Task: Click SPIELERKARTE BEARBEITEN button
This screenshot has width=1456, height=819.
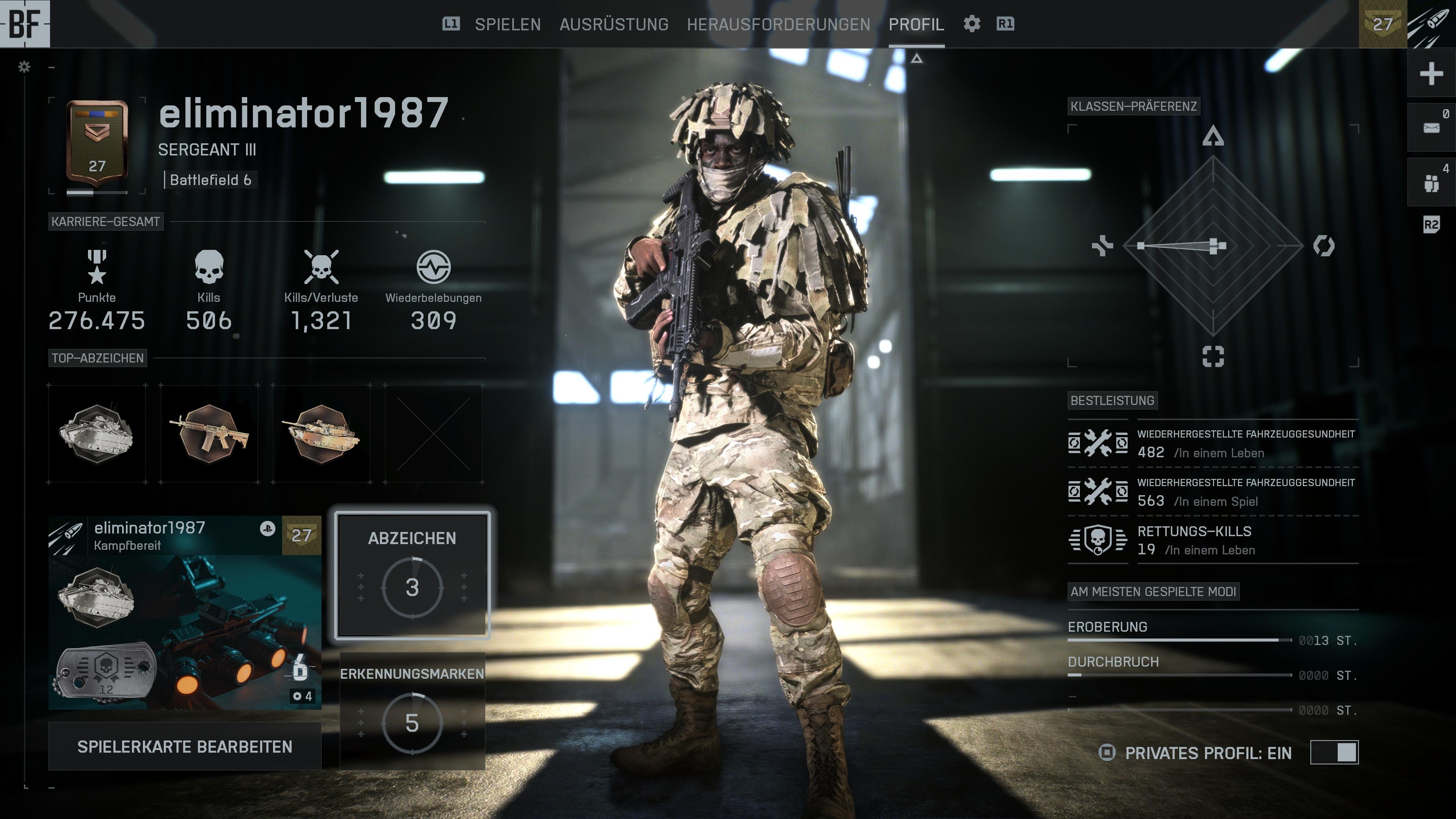Action: tap(185, 747)
